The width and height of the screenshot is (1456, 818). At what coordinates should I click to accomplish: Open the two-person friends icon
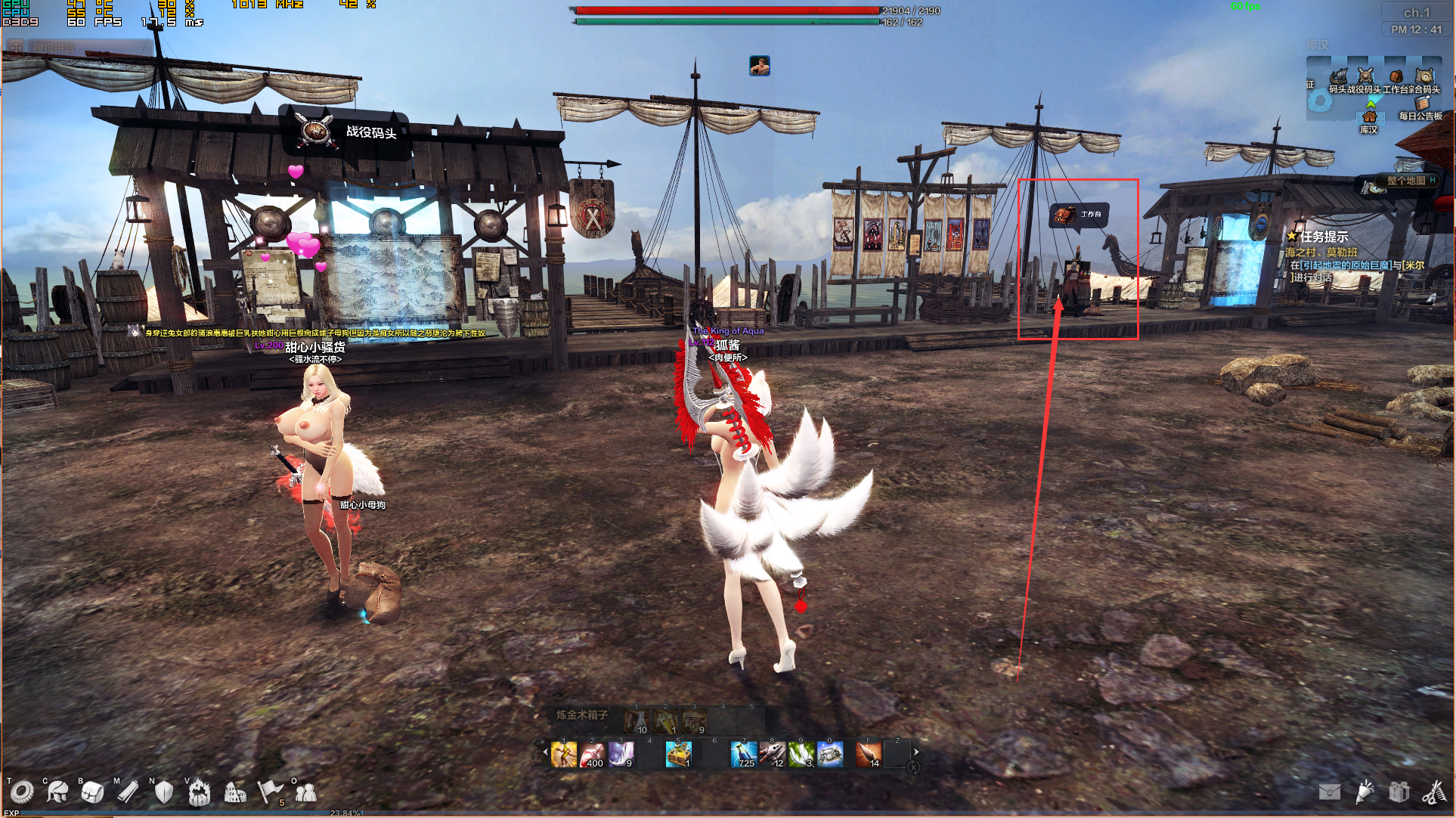[305, 792]
